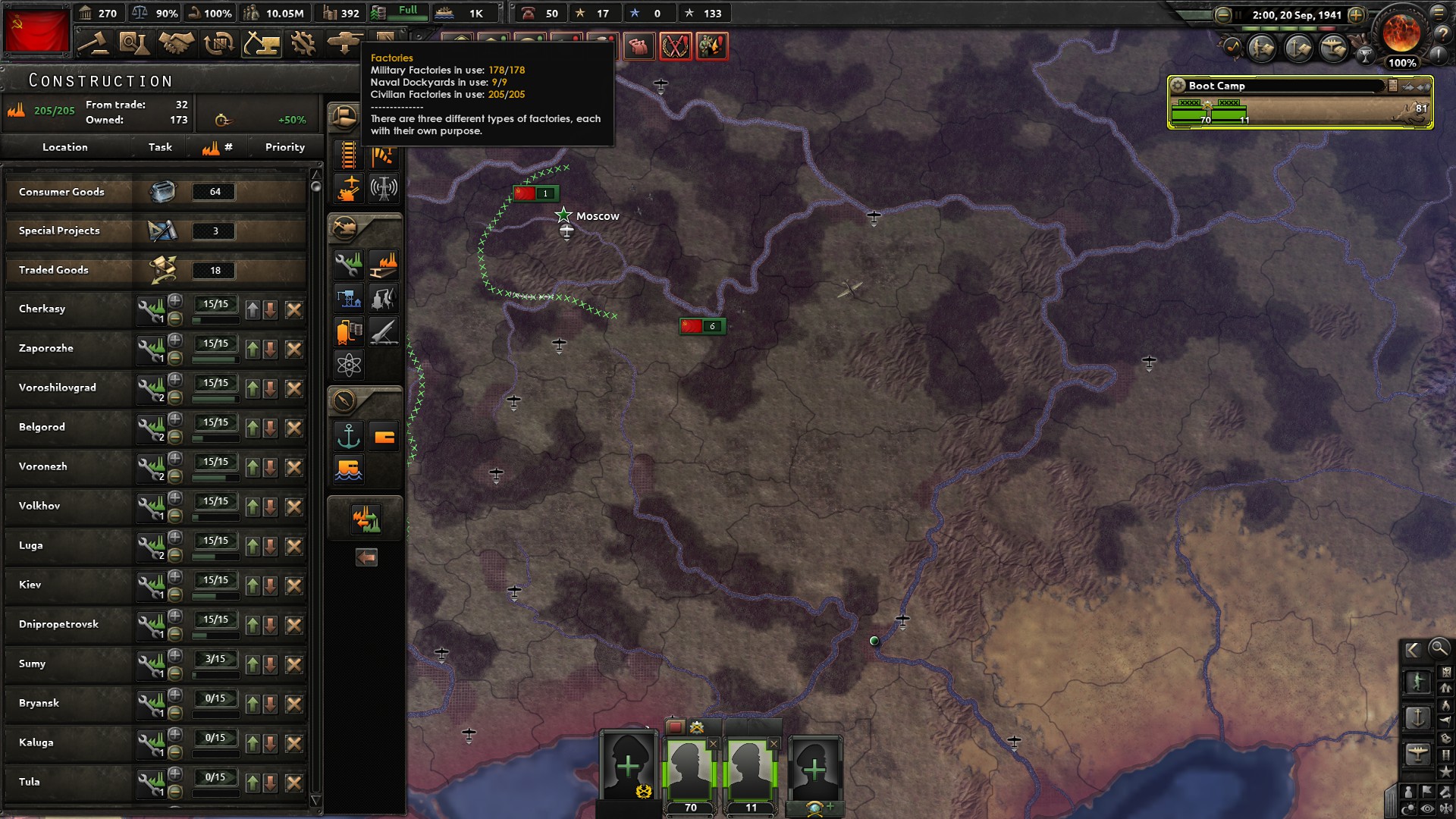Select the naval base anchor construction icon
Image resolution: width=1456 pixels, height=819 pixels.
347,436
